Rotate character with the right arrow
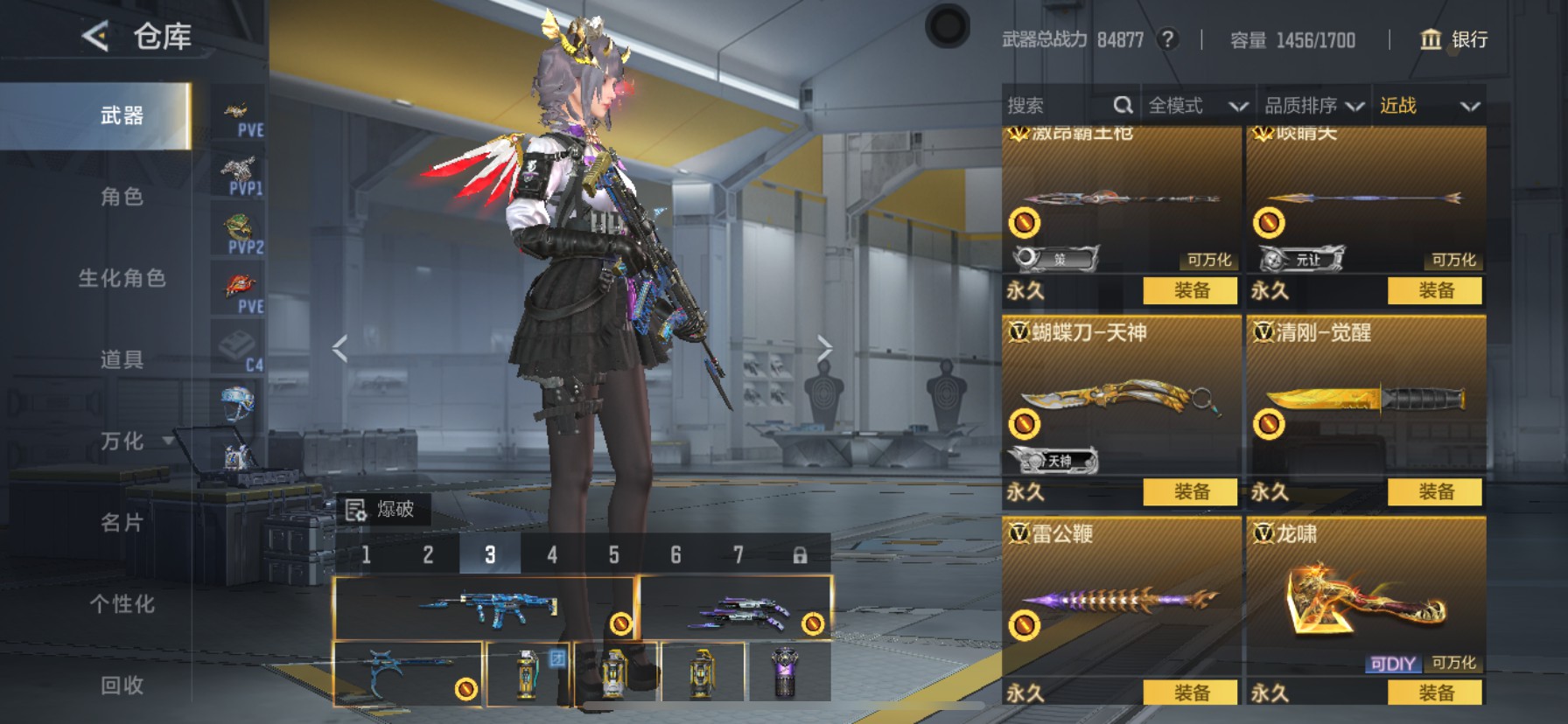This screenshot has width=1568, height=724. pos(824,348)
